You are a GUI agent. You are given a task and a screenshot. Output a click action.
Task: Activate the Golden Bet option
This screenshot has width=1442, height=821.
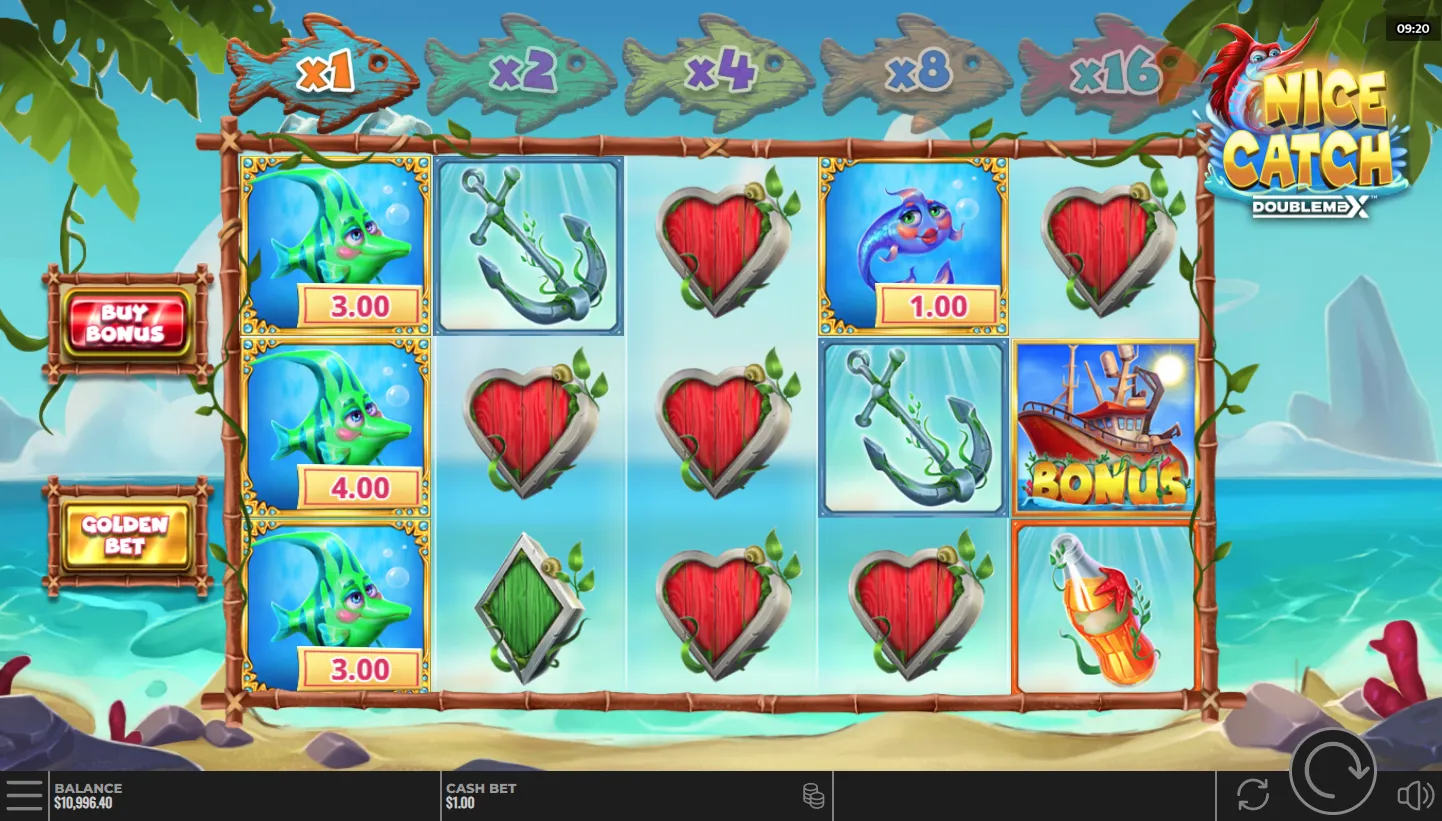(126, 535)
